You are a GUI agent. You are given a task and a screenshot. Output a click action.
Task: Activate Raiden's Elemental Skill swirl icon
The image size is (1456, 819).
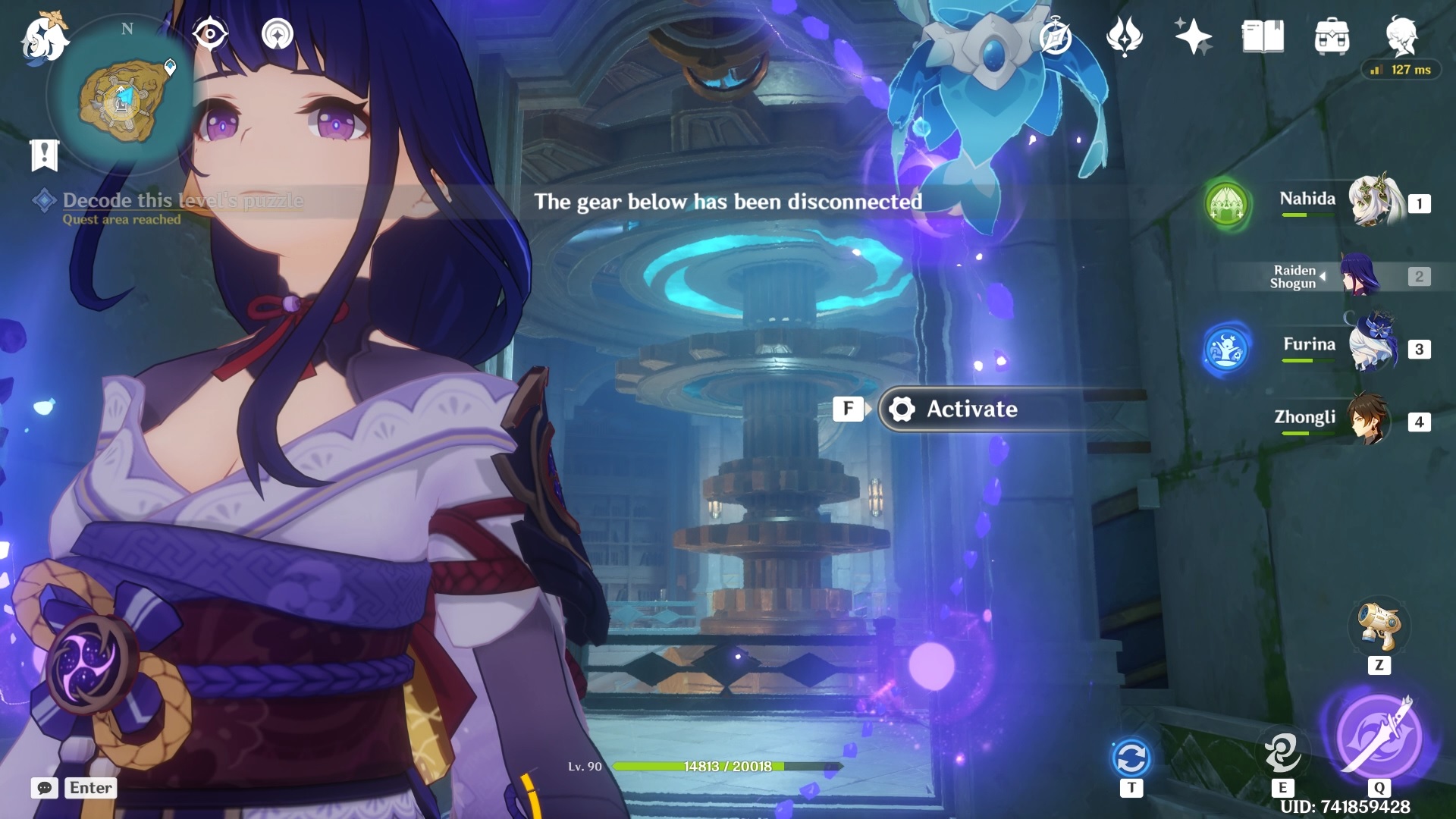1282,752
